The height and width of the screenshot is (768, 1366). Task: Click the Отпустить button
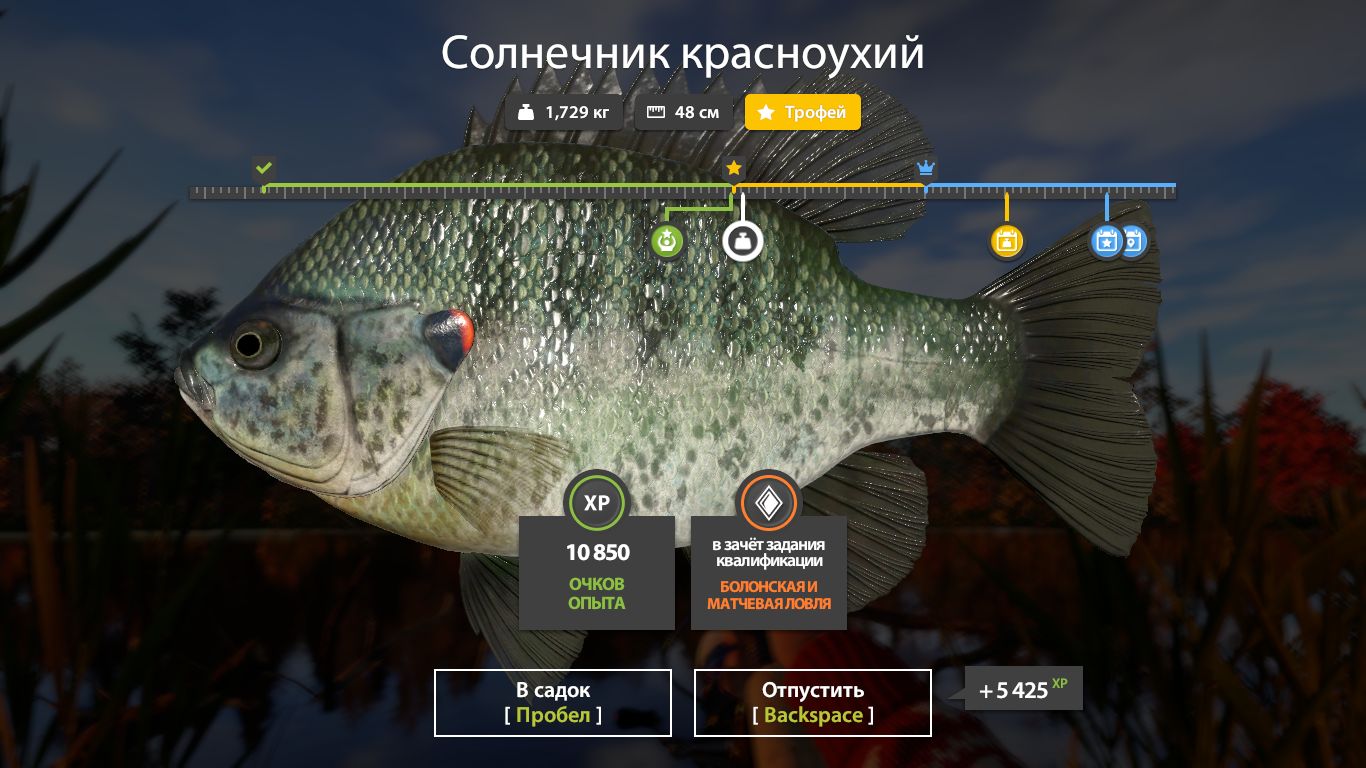(812, 702)
